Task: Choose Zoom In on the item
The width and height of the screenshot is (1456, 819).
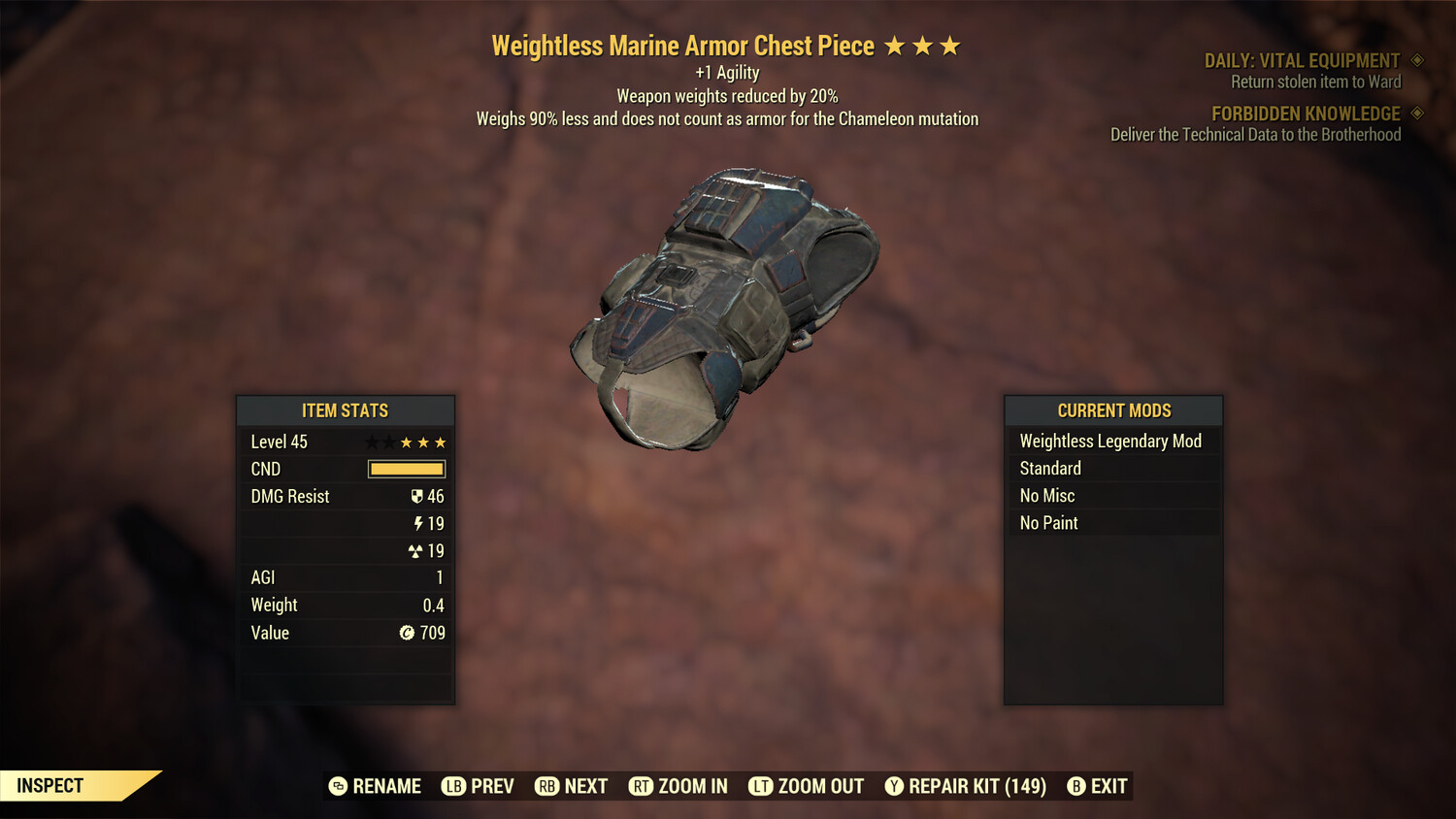Action: 678,786
